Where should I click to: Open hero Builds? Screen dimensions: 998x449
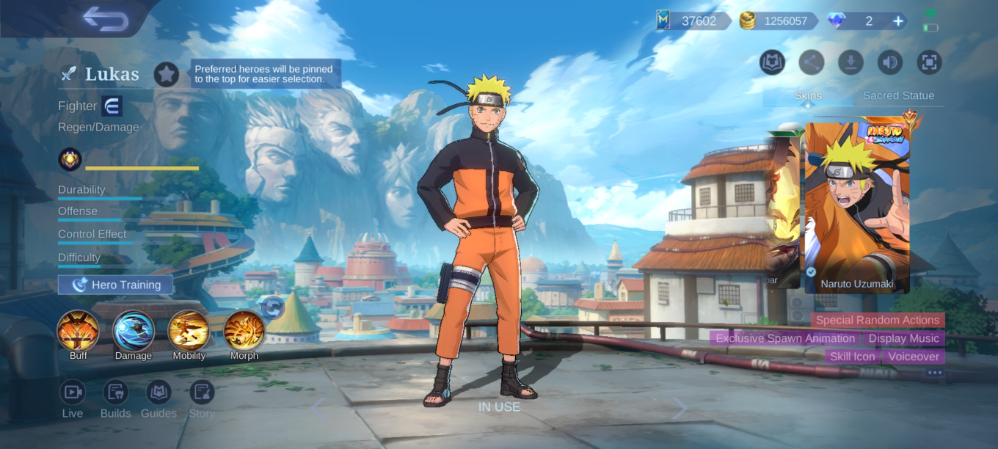click(116, 392)
